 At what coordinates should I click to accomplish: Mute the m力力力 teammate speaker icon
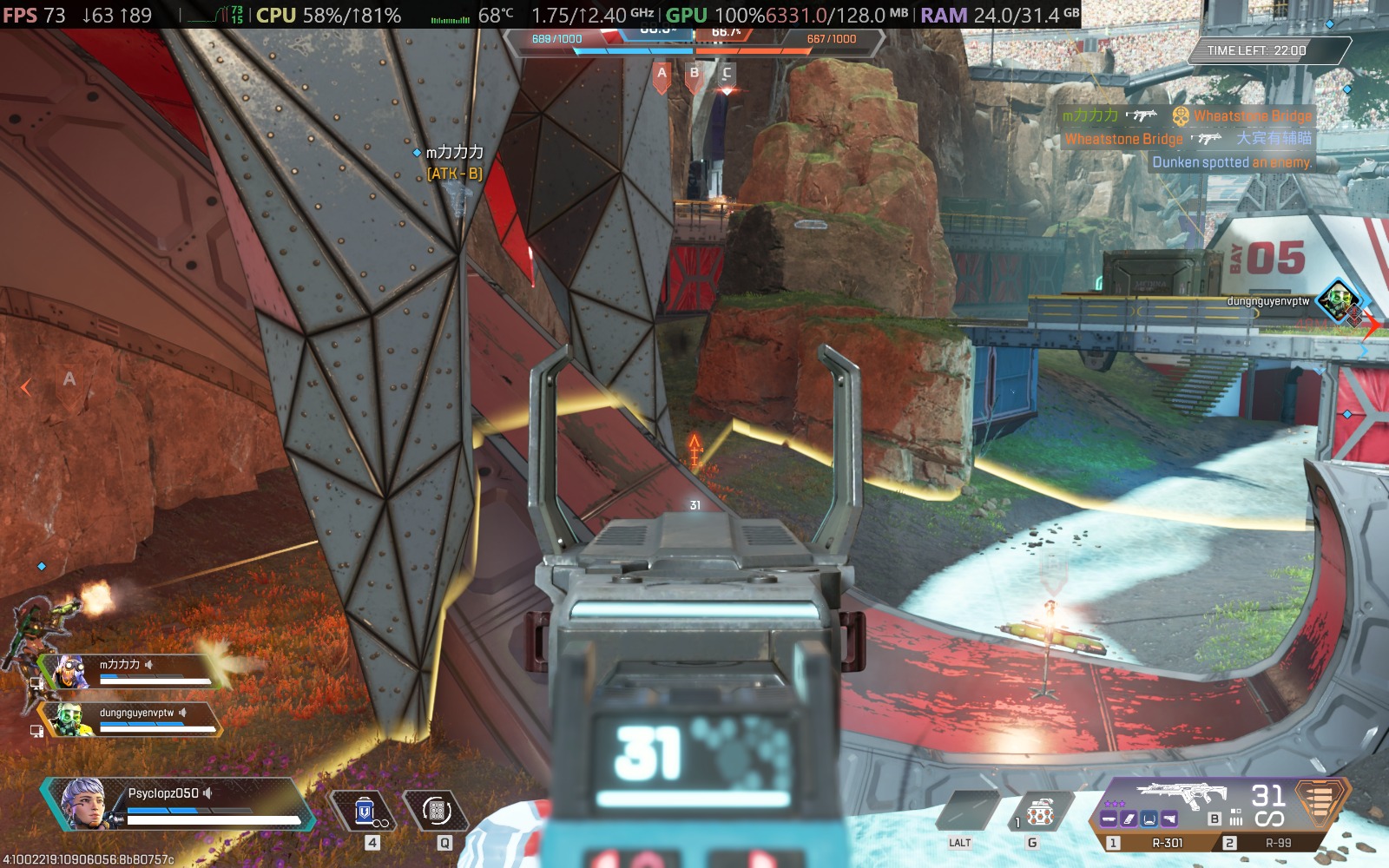click(x=148, y=664)
